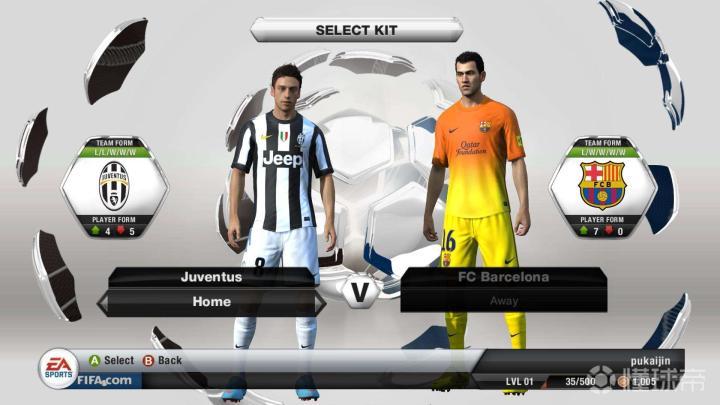This screenshot has height=405, width=720.
Task: Click the left arrow beside Home kit
Action: tap(103, 302)
